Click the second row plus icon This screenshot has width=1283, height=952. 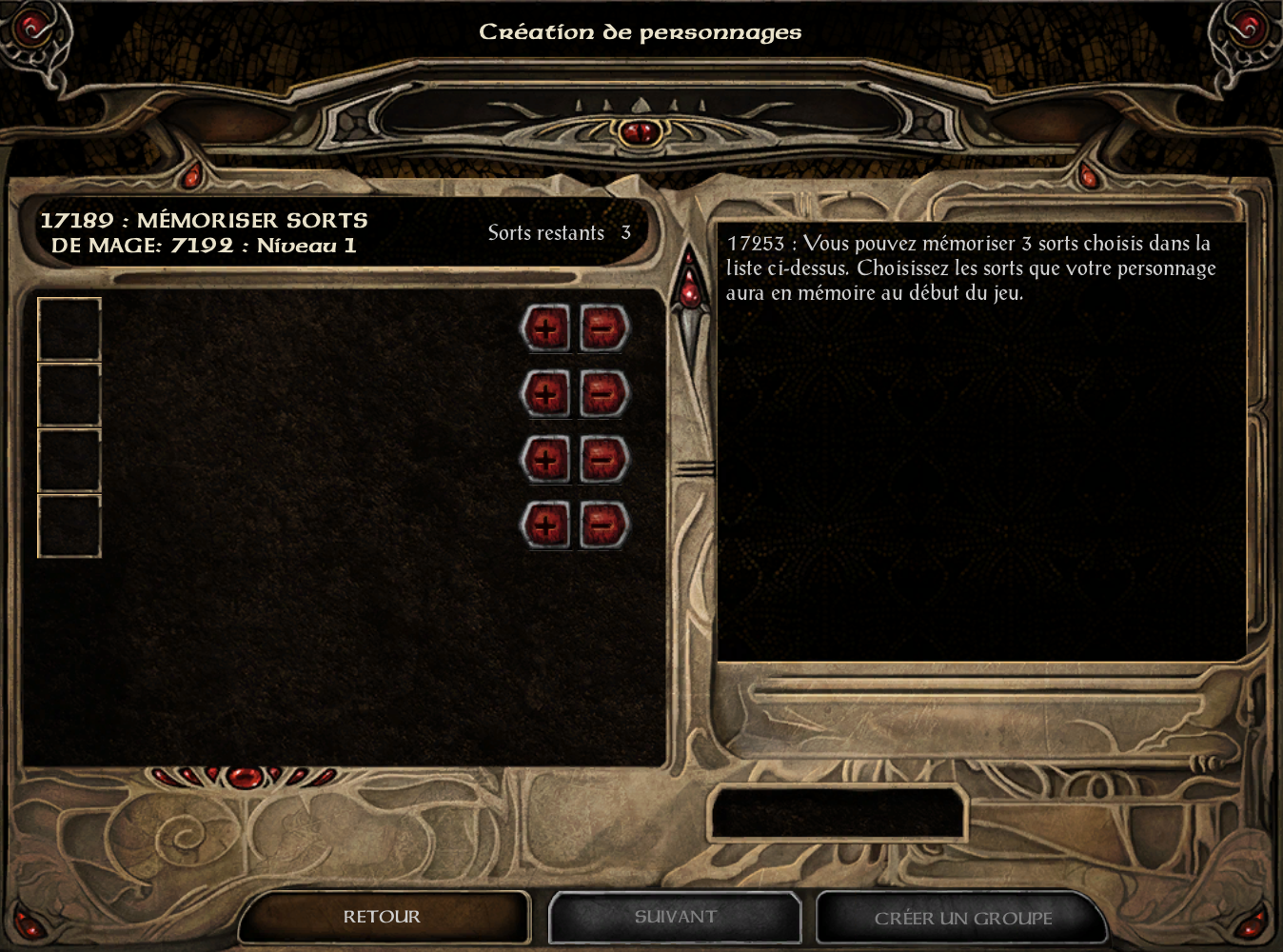tap(546, 393)
